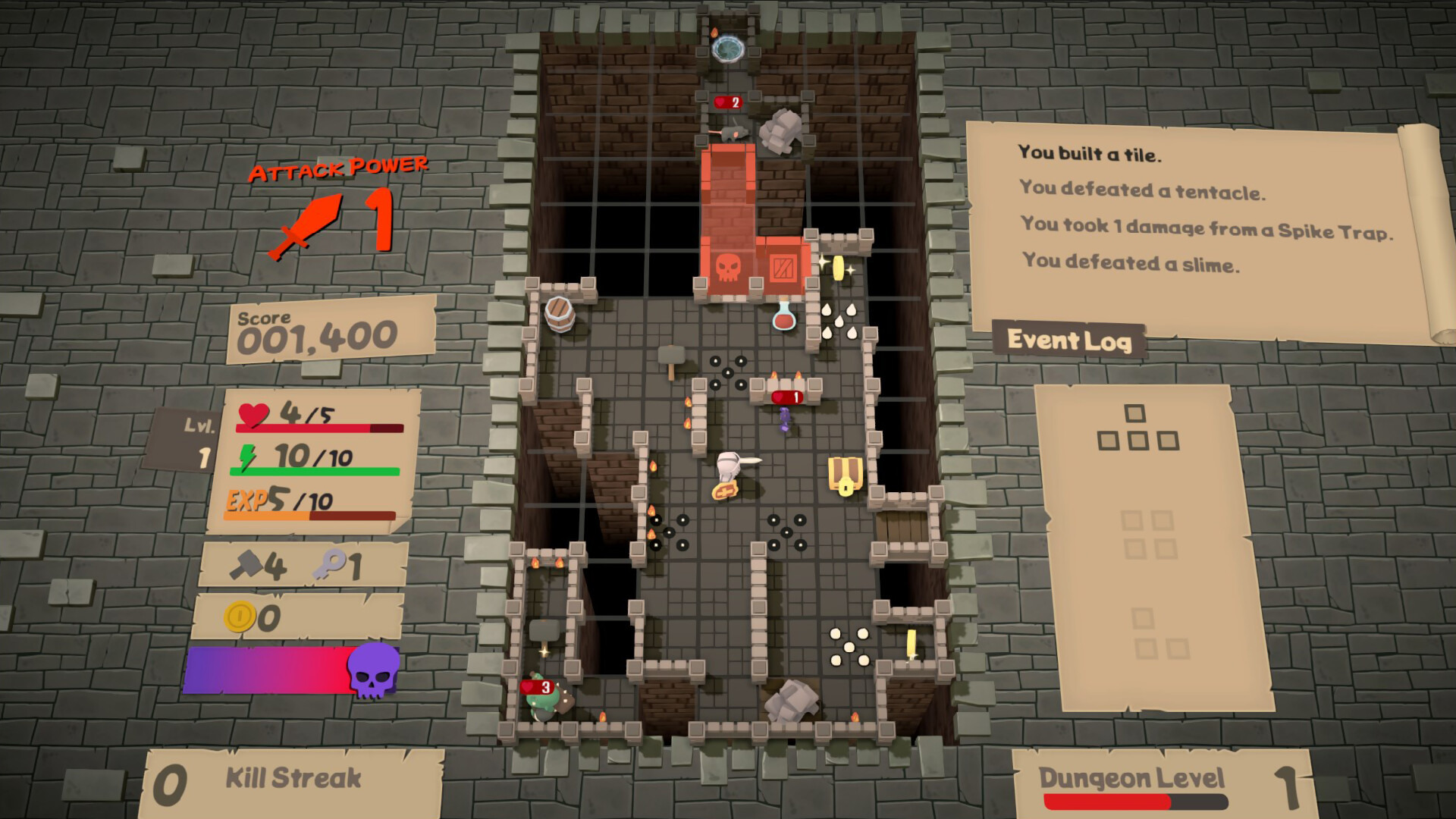Click the pink potion flask

[x=784, y=321]
